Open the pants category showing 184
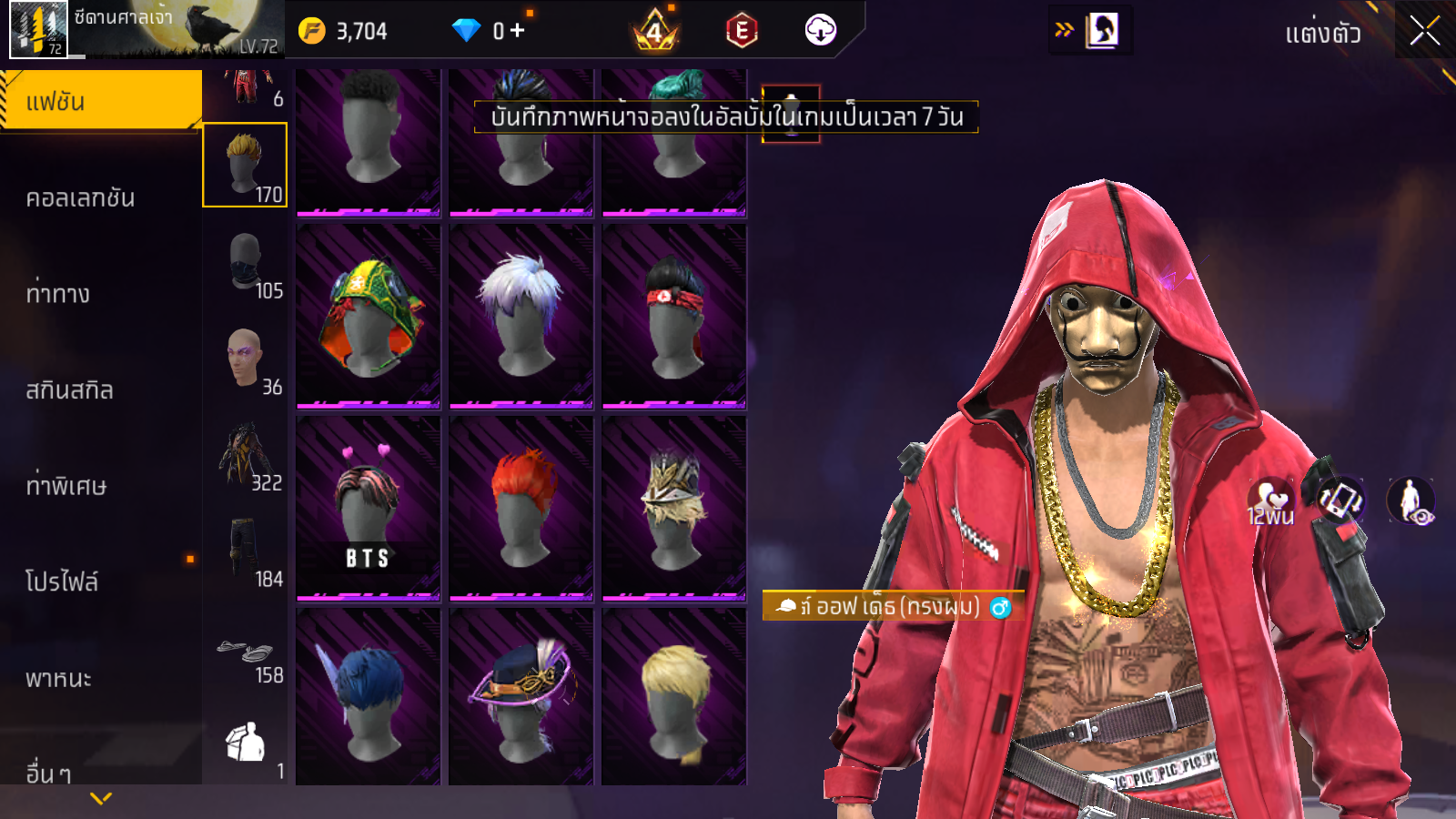 [245, 551]
